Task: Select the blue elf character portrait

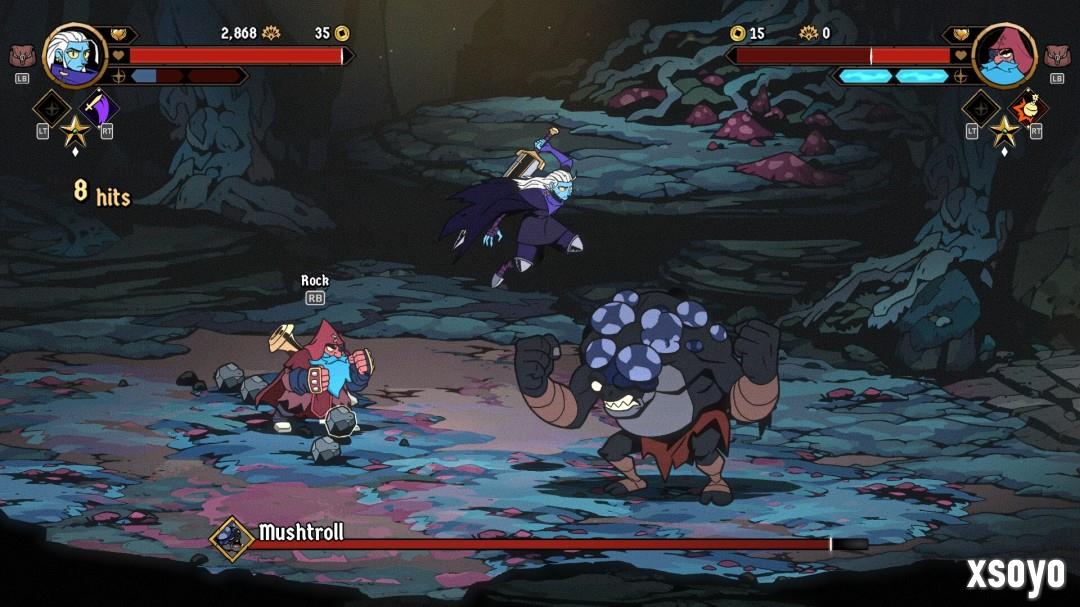Action: (x=75, y=54)
